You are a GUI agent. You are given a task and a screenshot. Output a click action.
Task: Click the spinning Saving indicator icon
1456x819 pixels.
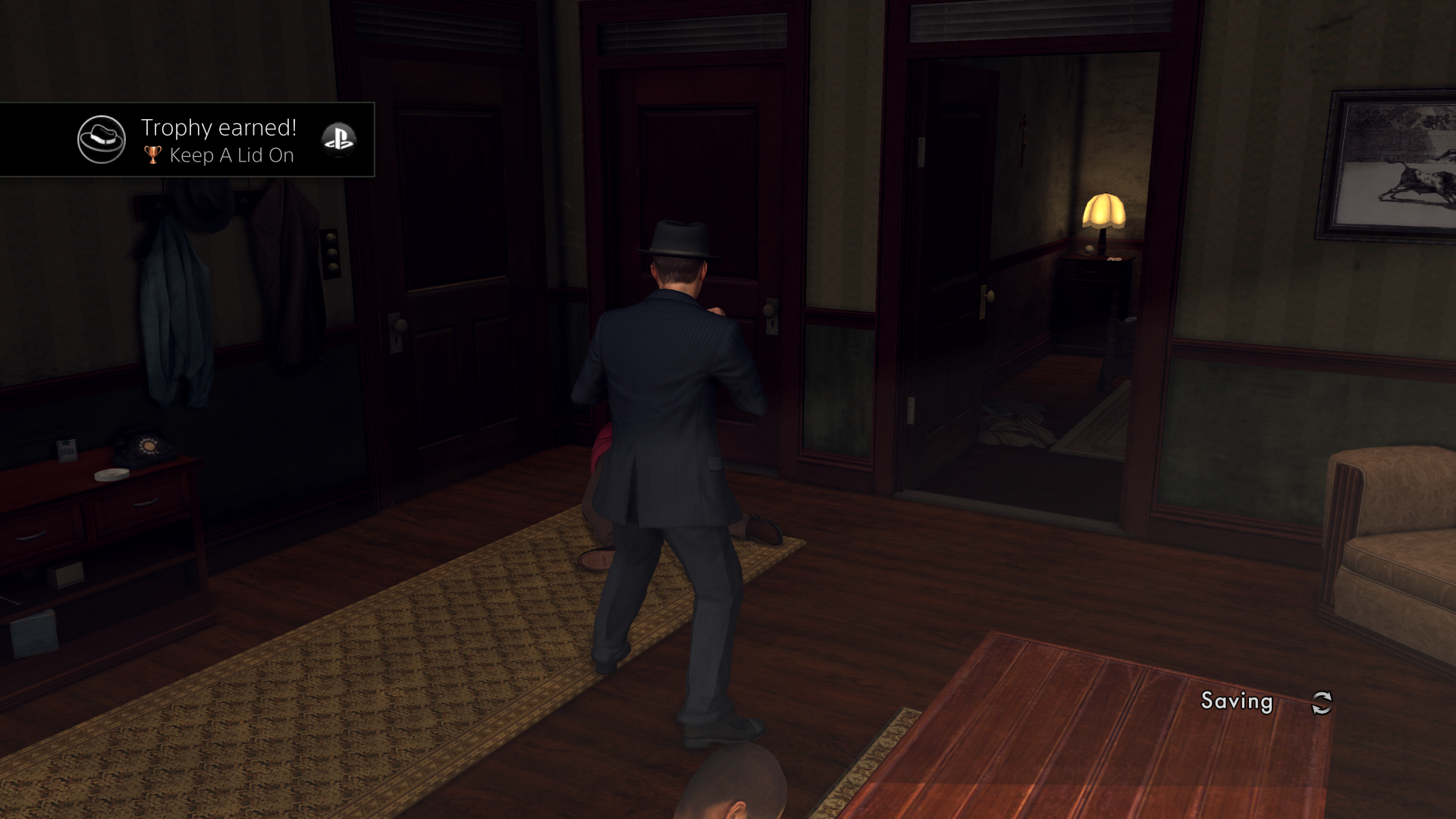(x=1323, y=702)
